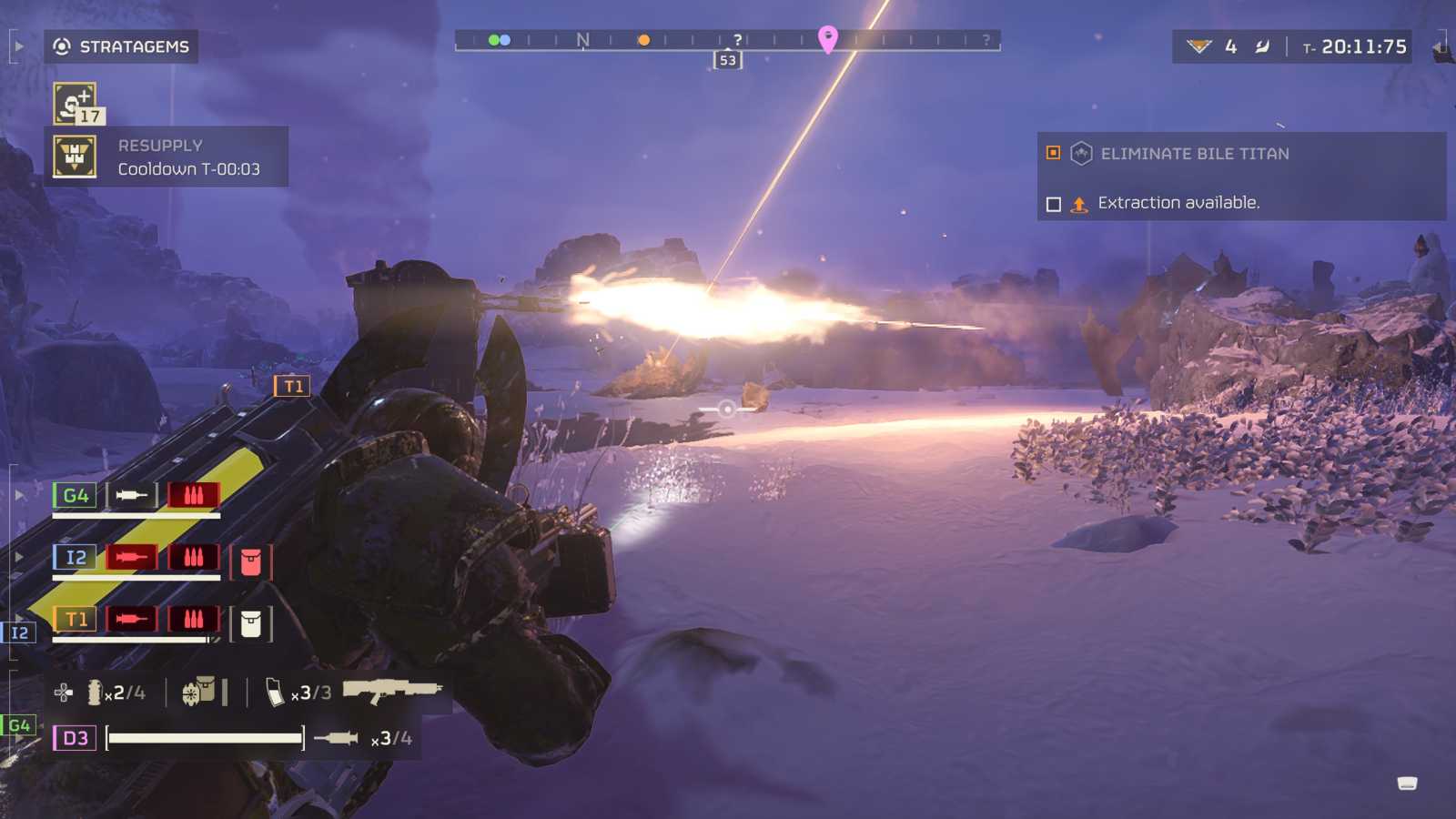Select the D3 player tag
The width and height of the screenshot is (1456, 819).
coord(75,738)
